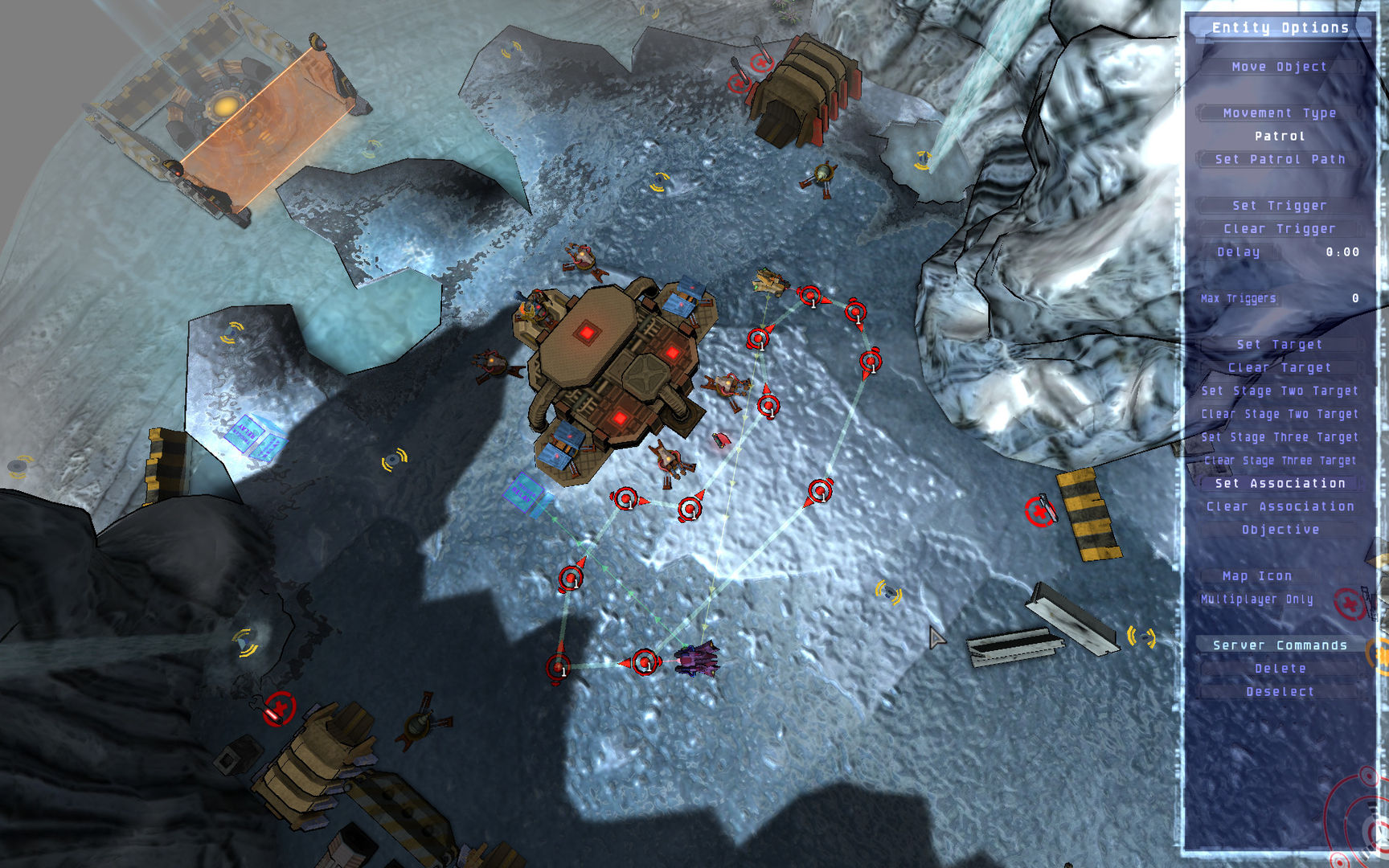
Task: Select Set Stage Two Target
Action: click(x=1279, y=391)
